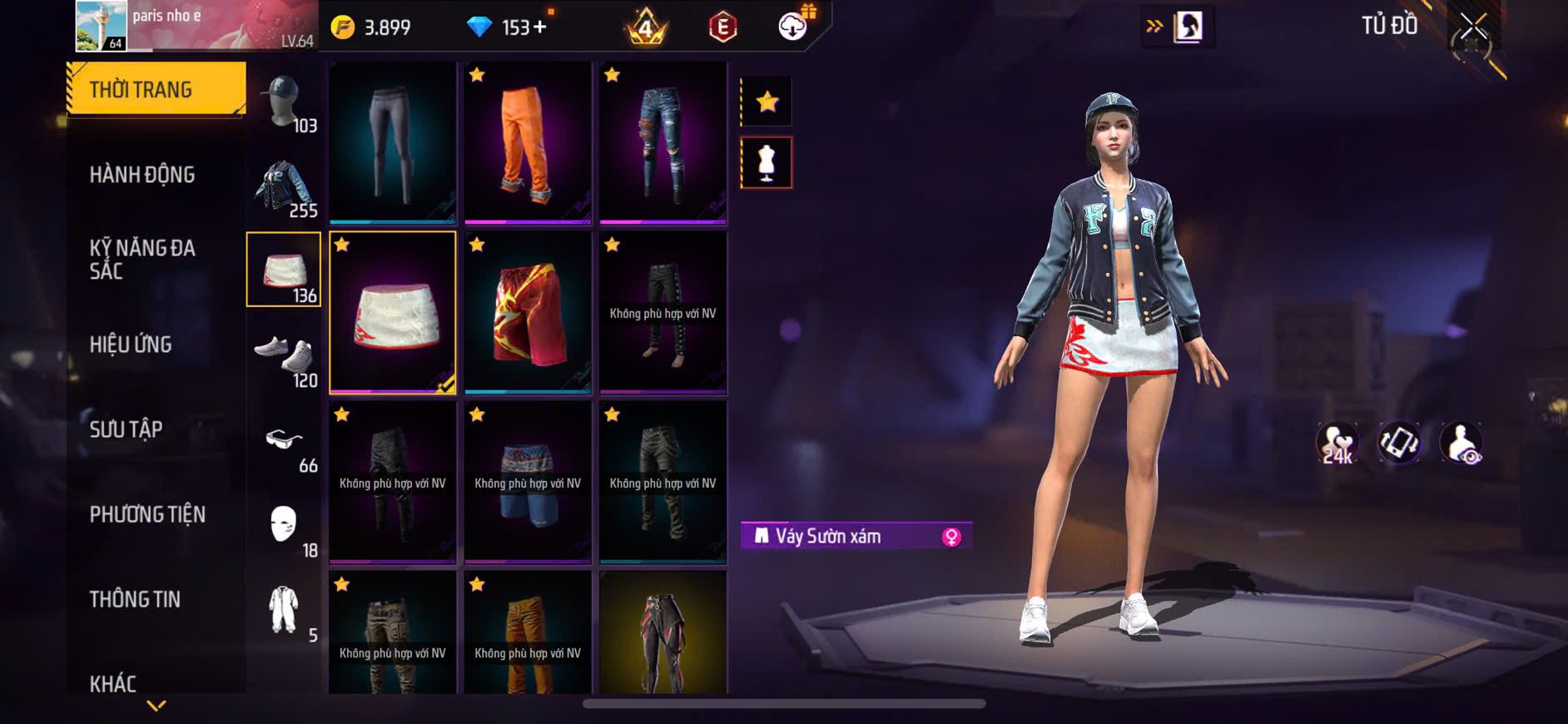This screenshot has width=1568, height=724.
Task: Pick the red flame shorts
Action: [528, 313]
